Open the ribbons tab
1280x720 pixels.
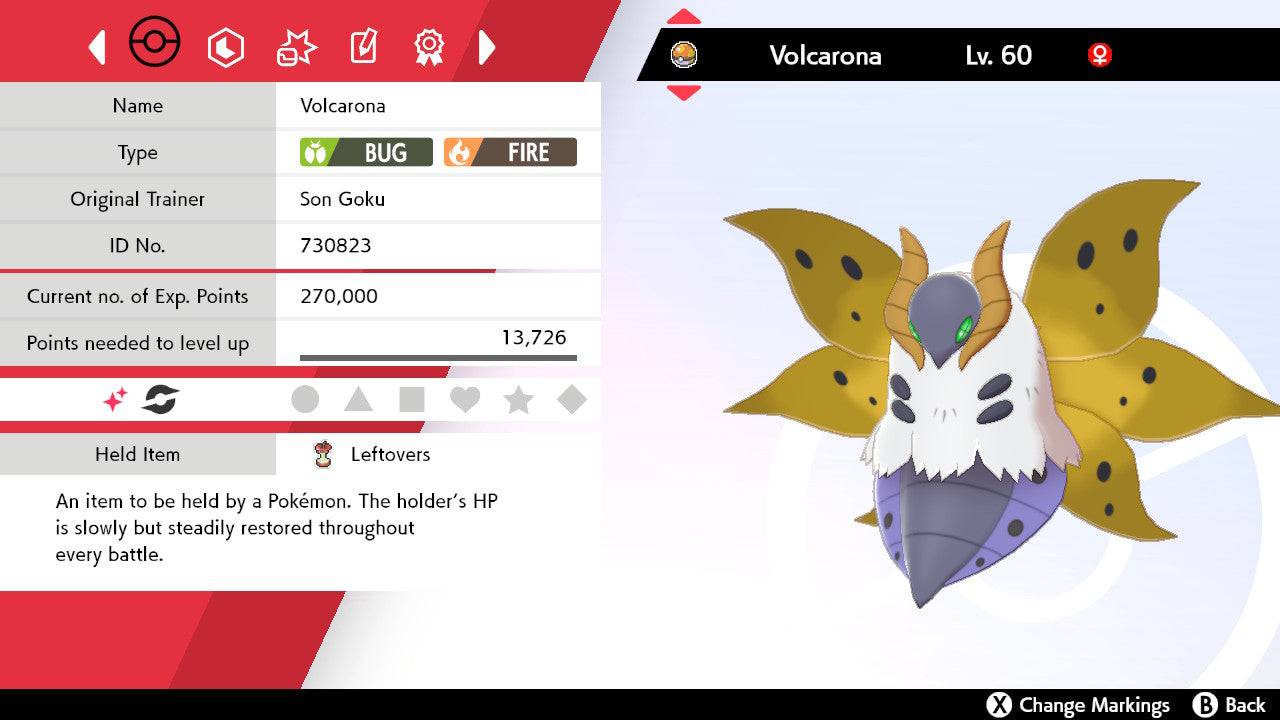[429, 46]
